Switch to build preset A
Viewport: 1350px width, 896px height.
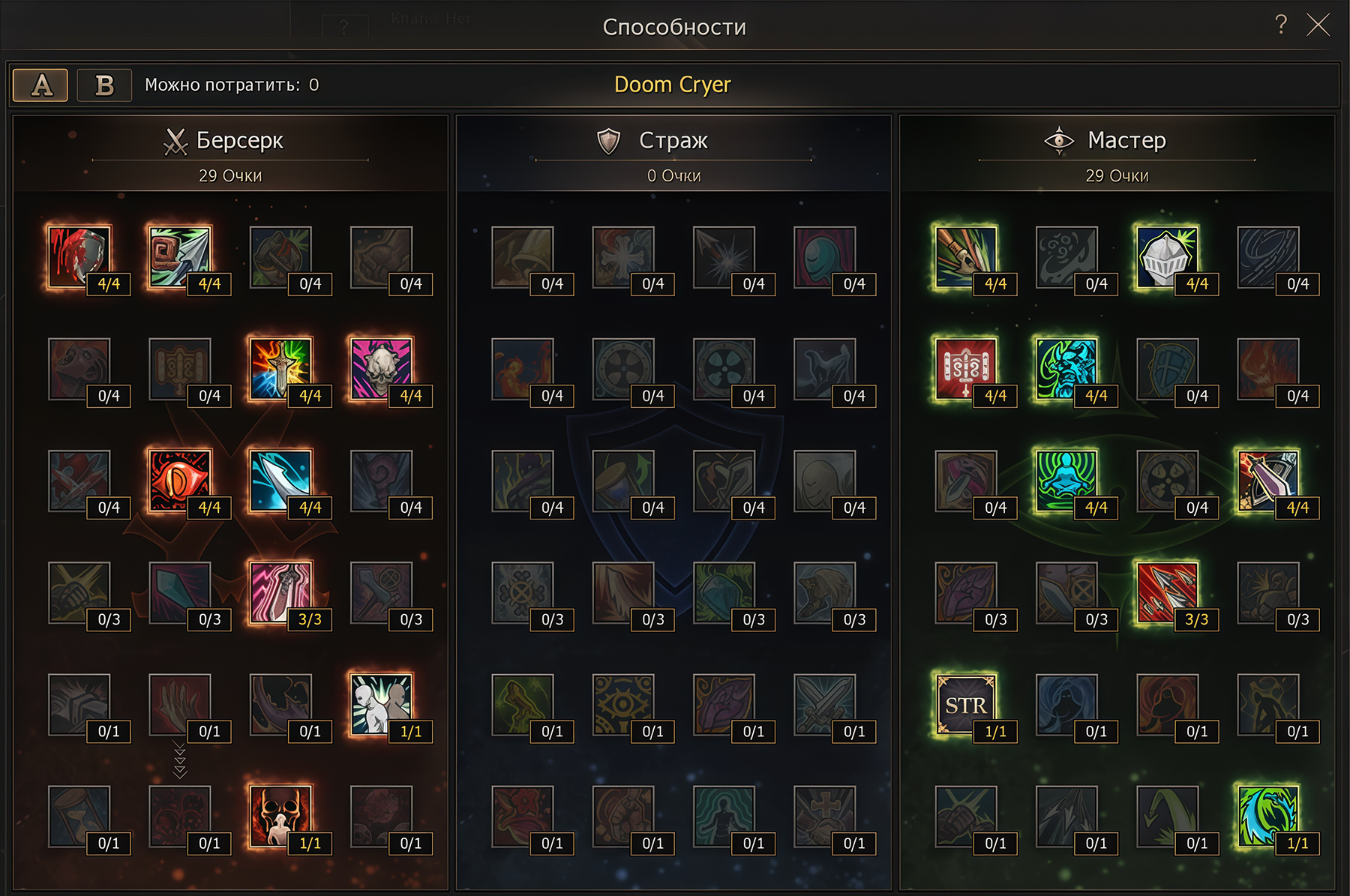(x=40, y=85)
